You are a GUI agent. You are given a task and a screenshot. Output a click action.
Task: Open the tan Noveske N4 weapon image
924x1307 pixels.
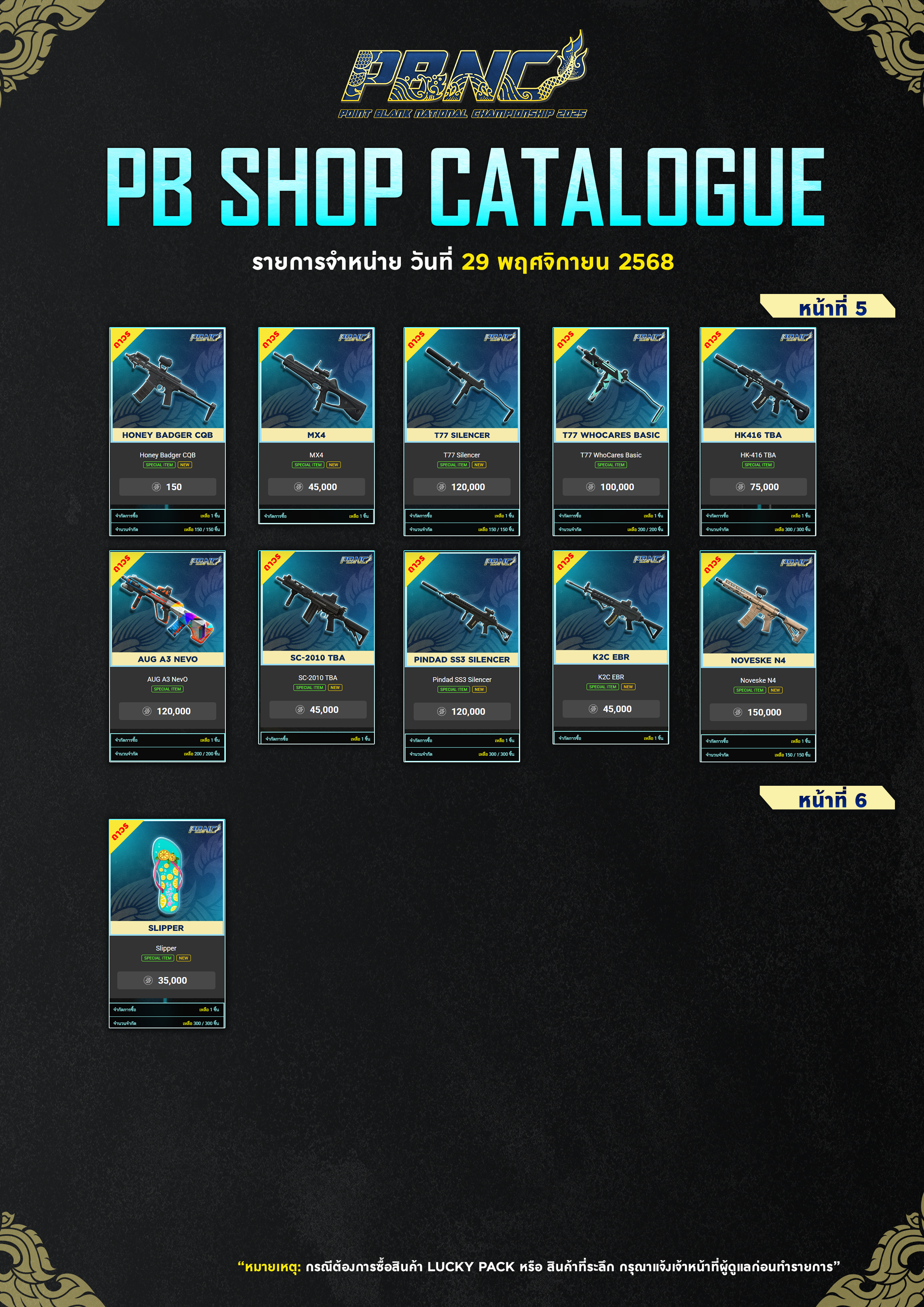[758, 605]
